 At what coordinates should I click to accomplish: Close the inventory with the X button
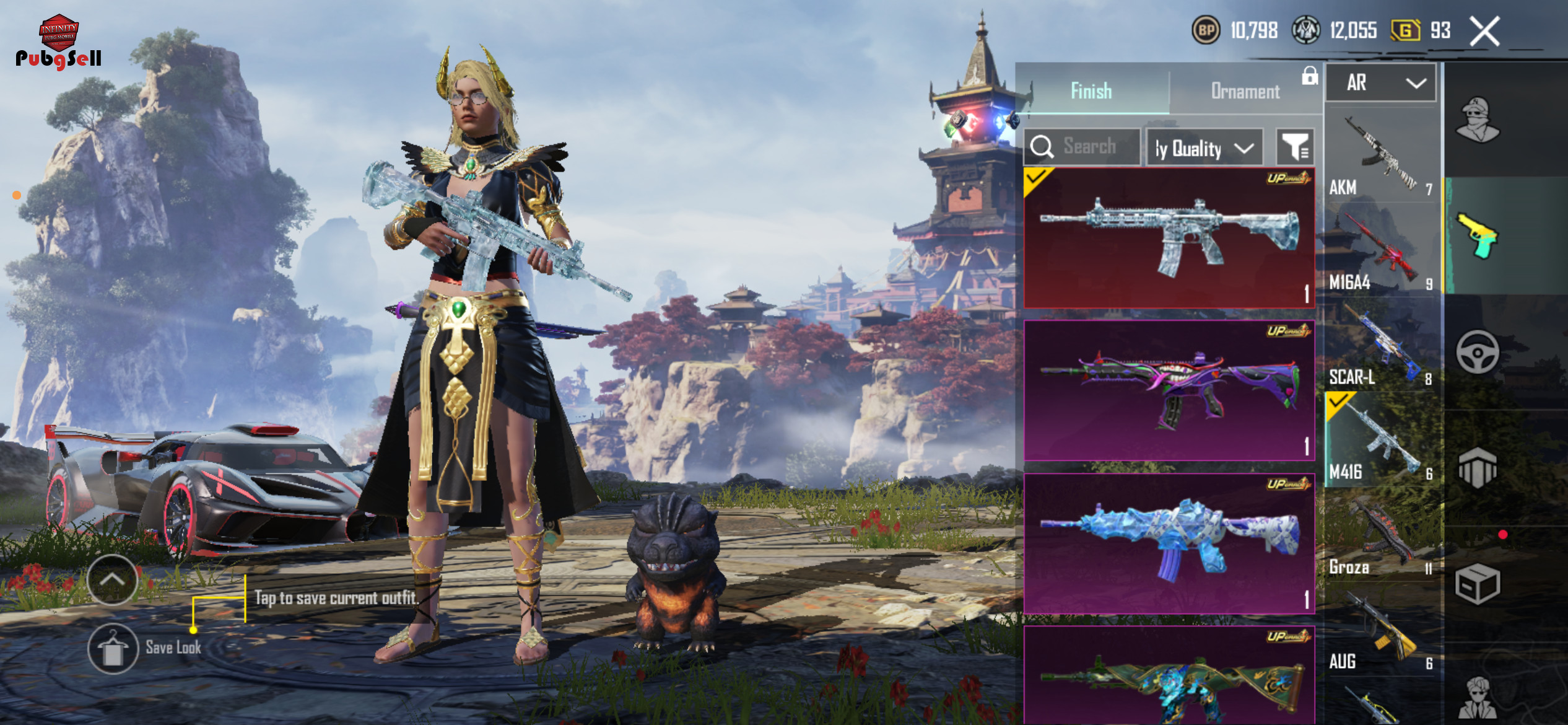click(x=1485, y=31)
